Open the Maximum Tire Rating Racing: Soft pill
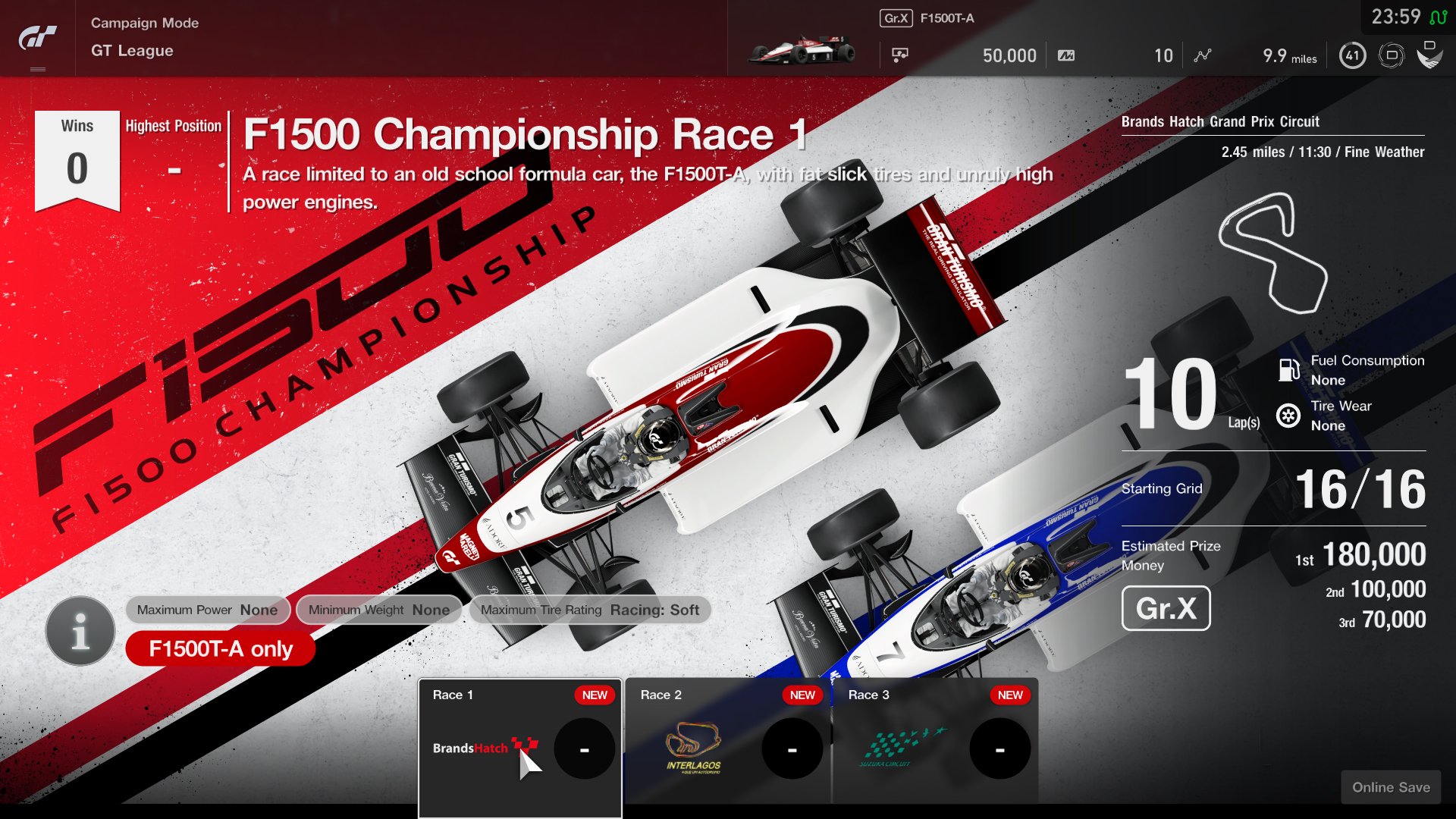 (590, 610)
